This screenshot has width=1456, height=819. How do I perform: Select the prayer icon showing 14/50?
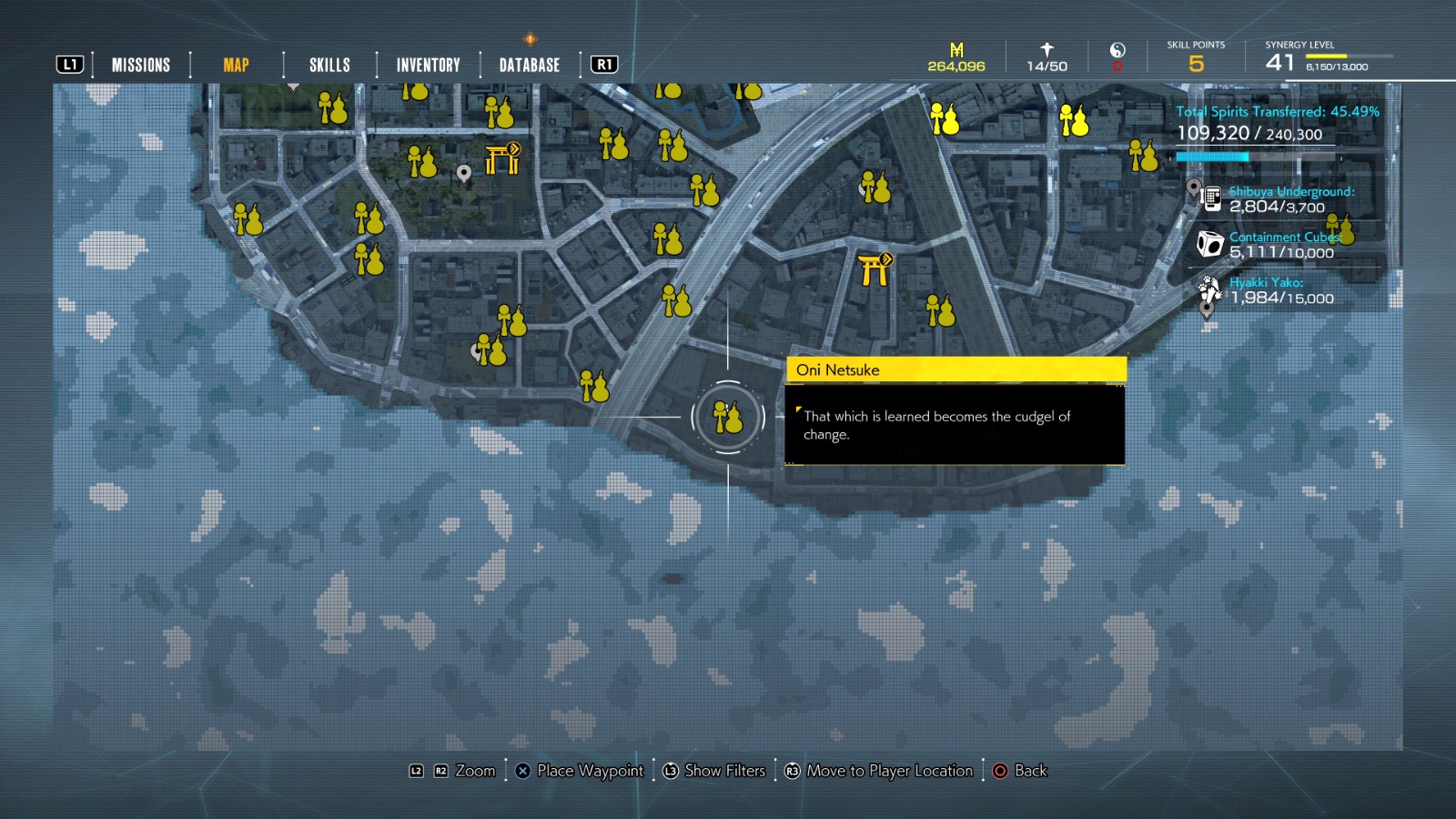pyautogui.click(x=1044, y=50)
